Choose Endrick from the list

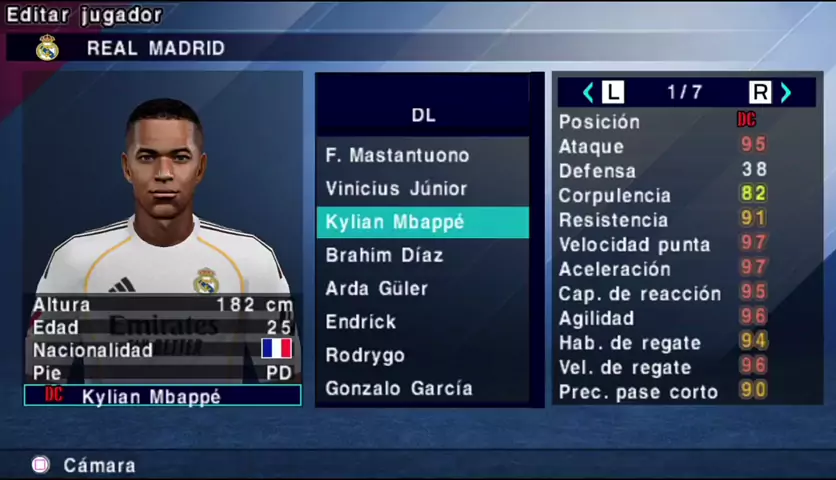[360, 322]
